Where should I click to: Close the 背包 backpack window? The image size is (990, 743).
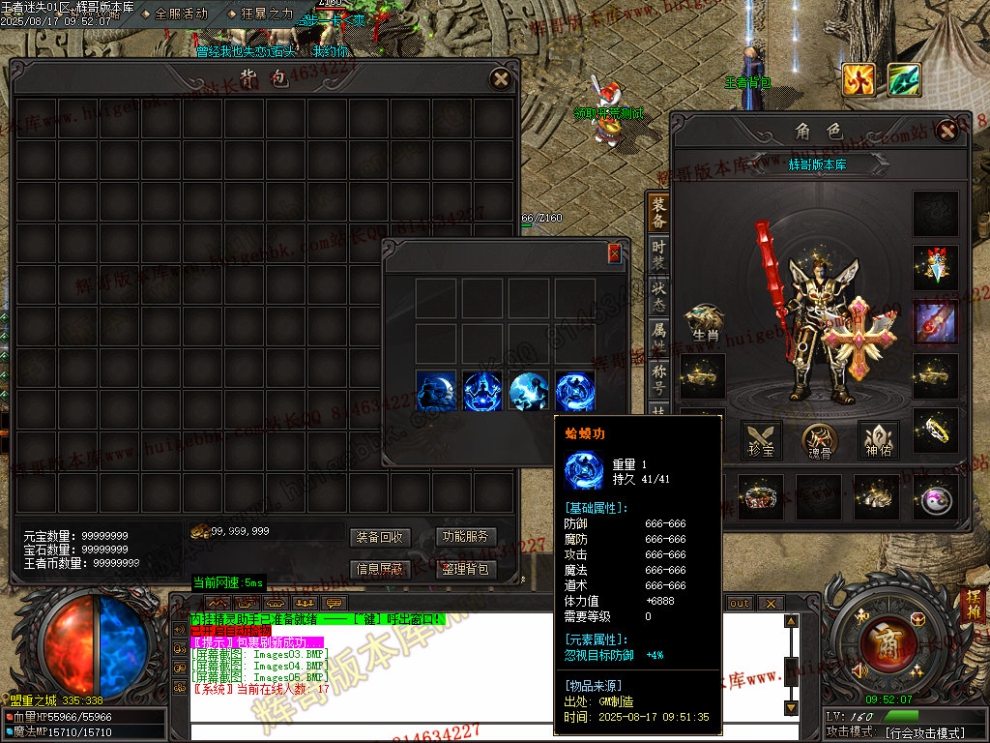click(x=500, y=79)
